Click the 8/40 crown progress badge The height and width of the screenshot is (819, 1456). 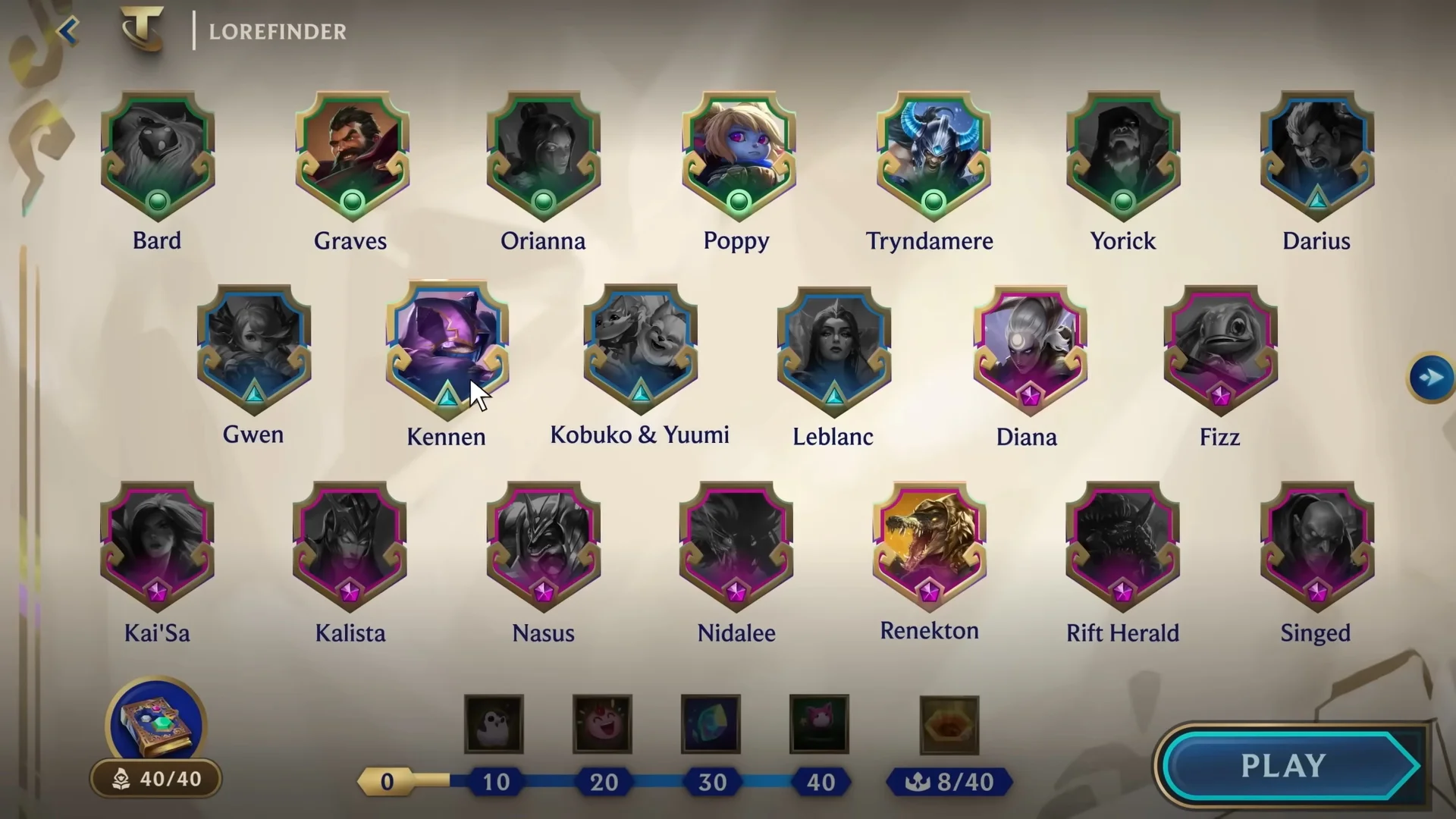click(949, 782)
